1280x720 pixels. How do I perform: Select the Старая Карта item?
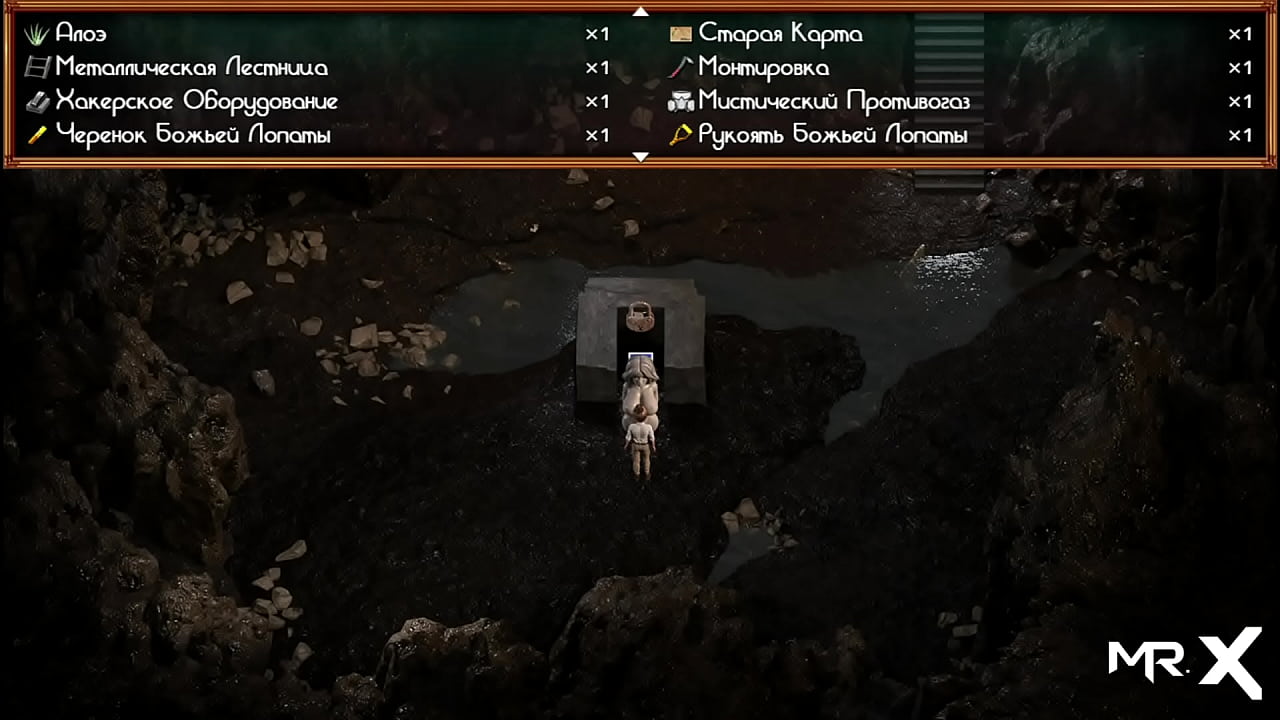click(780, 34)
